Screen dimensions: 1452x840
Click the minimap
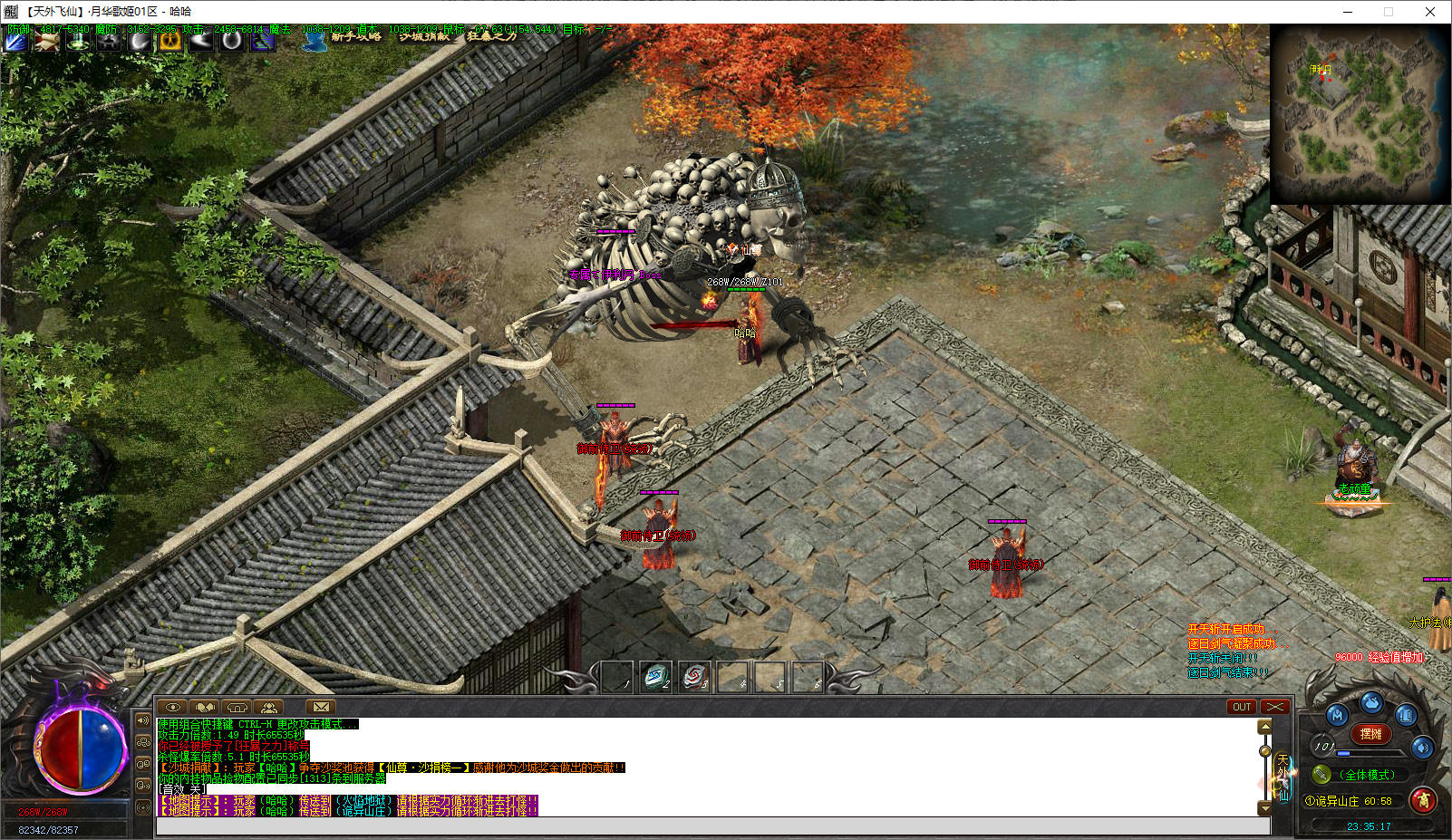coord(1358,113)
